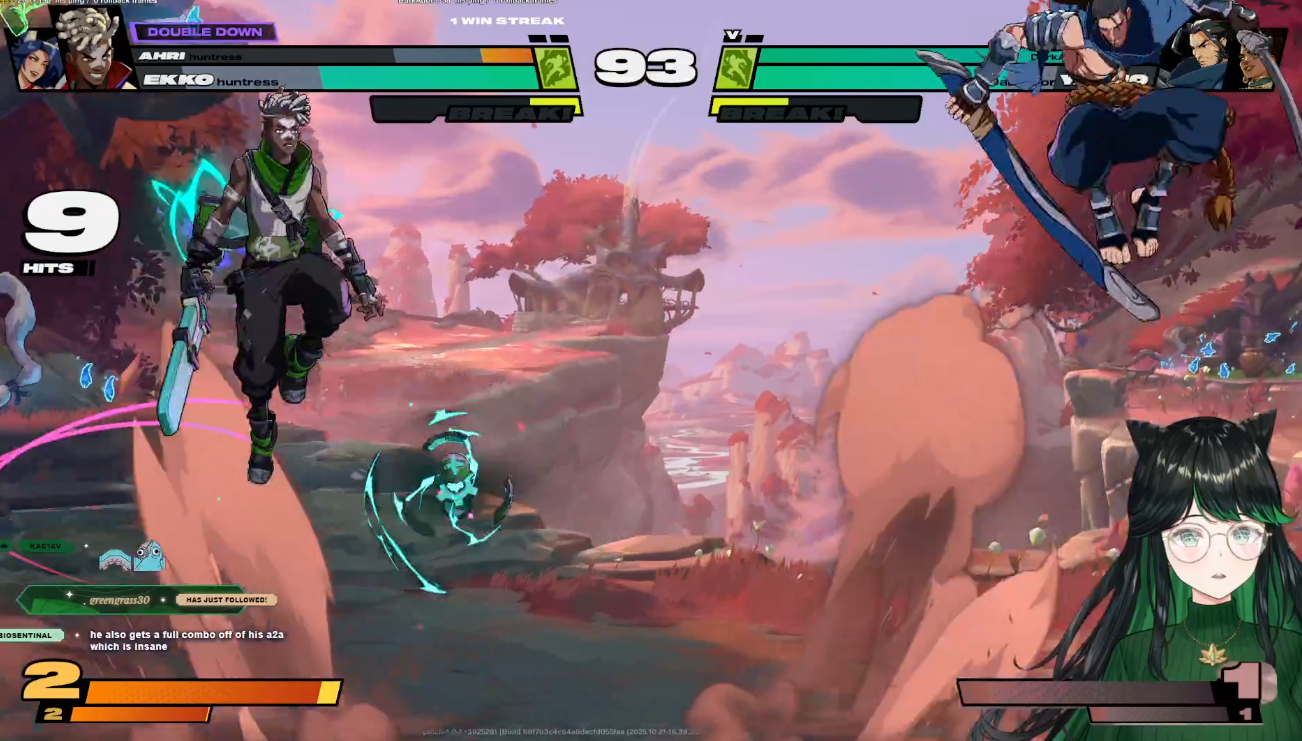Select the Double Down fuse label
This screenshot has width=1302, height=741.
tap(204, 32)
